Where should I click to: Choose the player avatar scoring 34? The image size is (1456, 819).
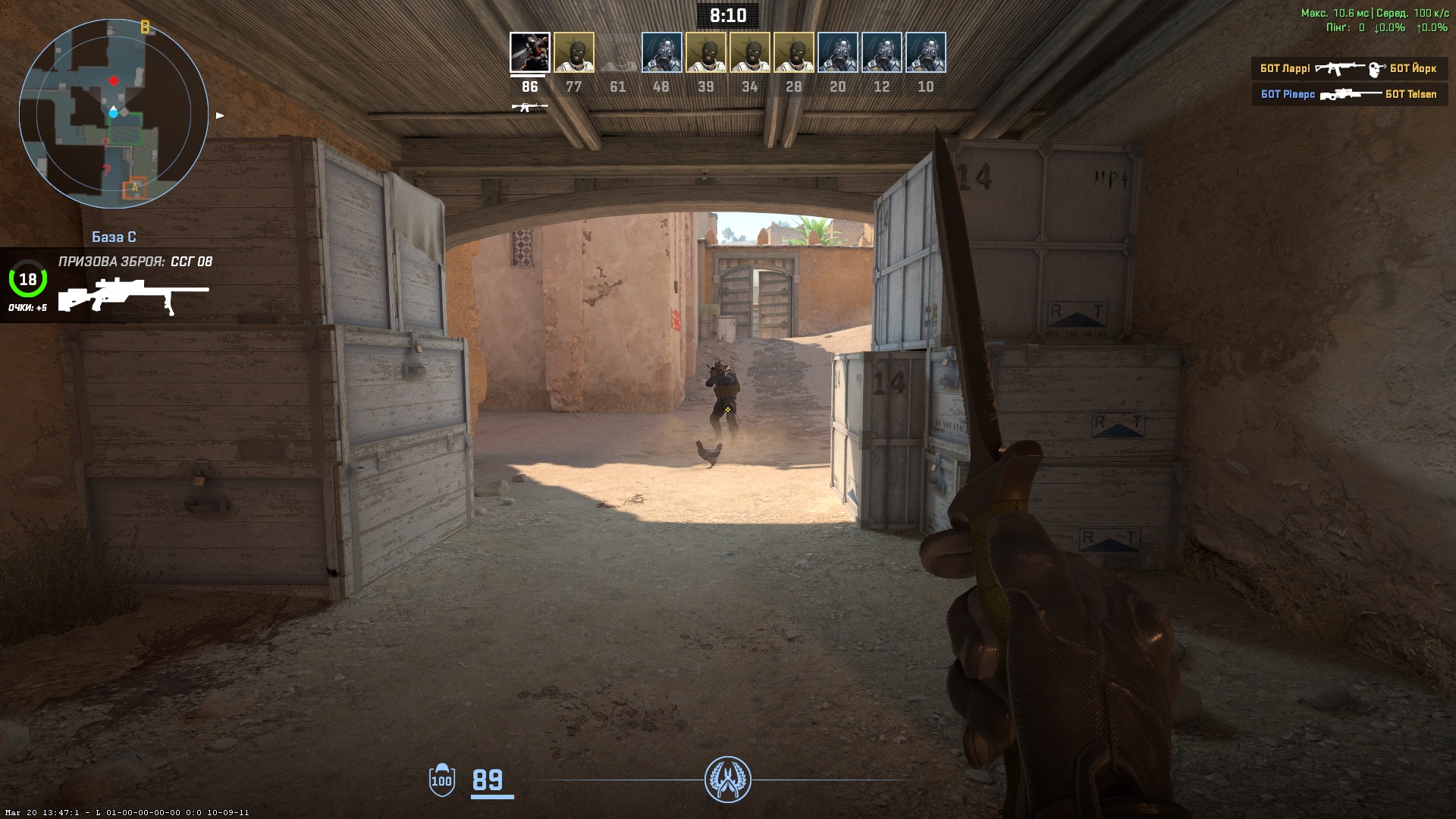pyautogui.click(x=750, y=52)
